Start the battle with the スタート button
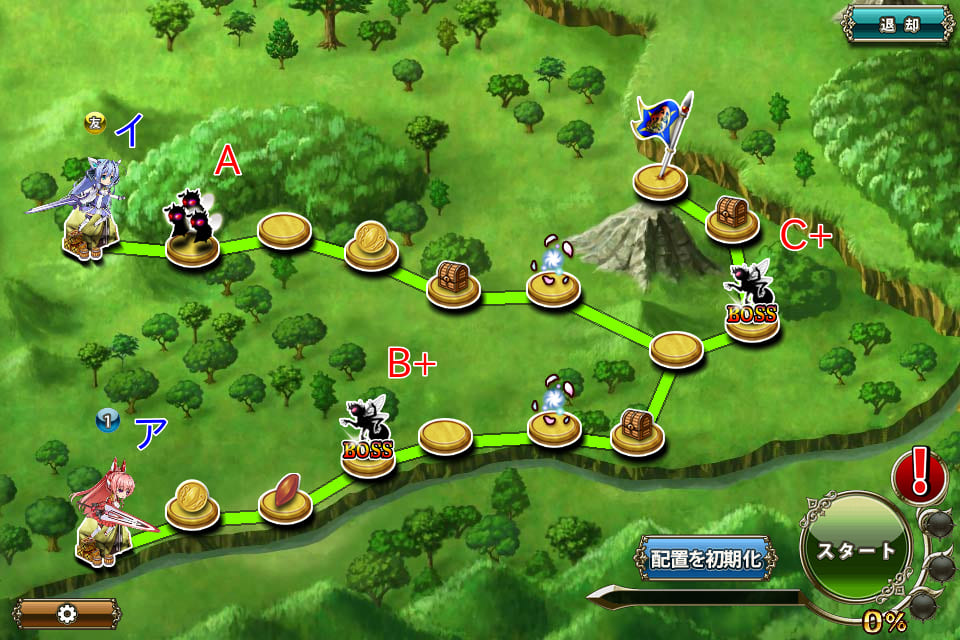960x640 pixels. pyautogui.click(x=856, y=550)
